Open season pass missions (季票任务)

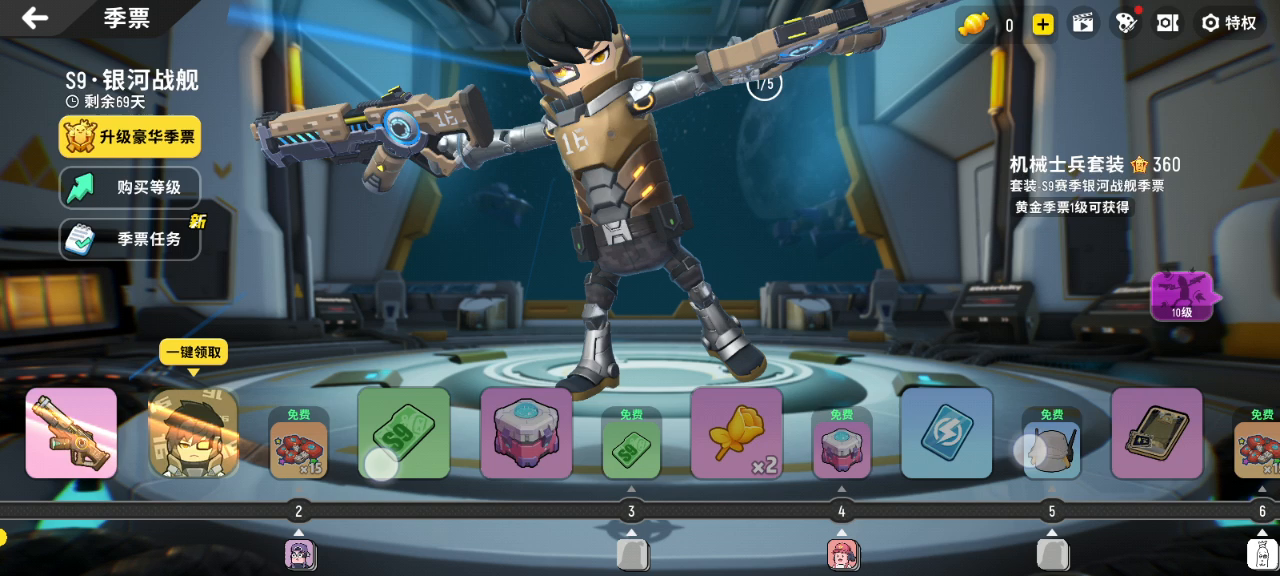tap(130, 239)
